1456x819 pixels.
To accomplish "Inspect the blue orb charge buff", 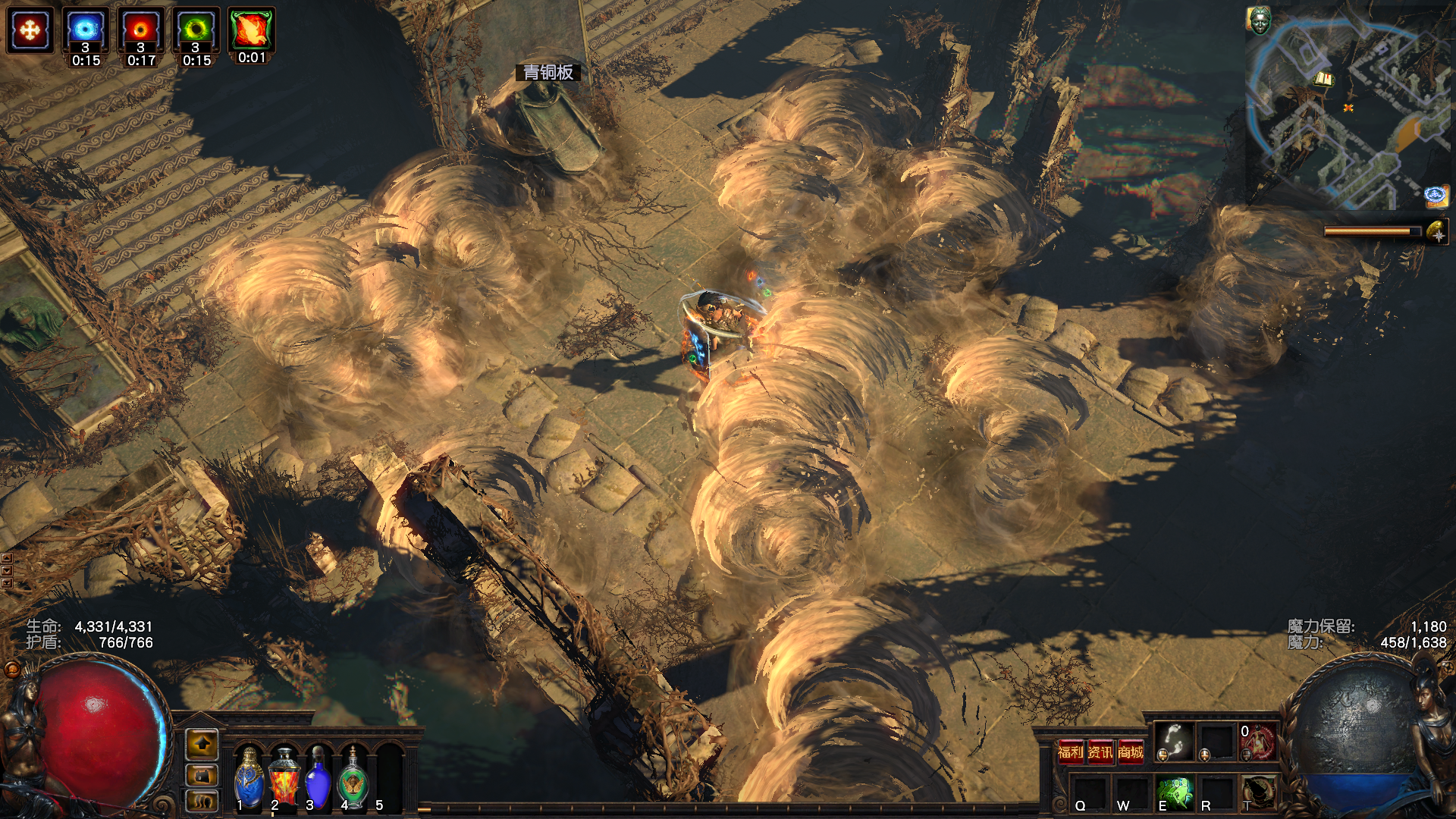I will pyautogui.click(x=85, y=30).
